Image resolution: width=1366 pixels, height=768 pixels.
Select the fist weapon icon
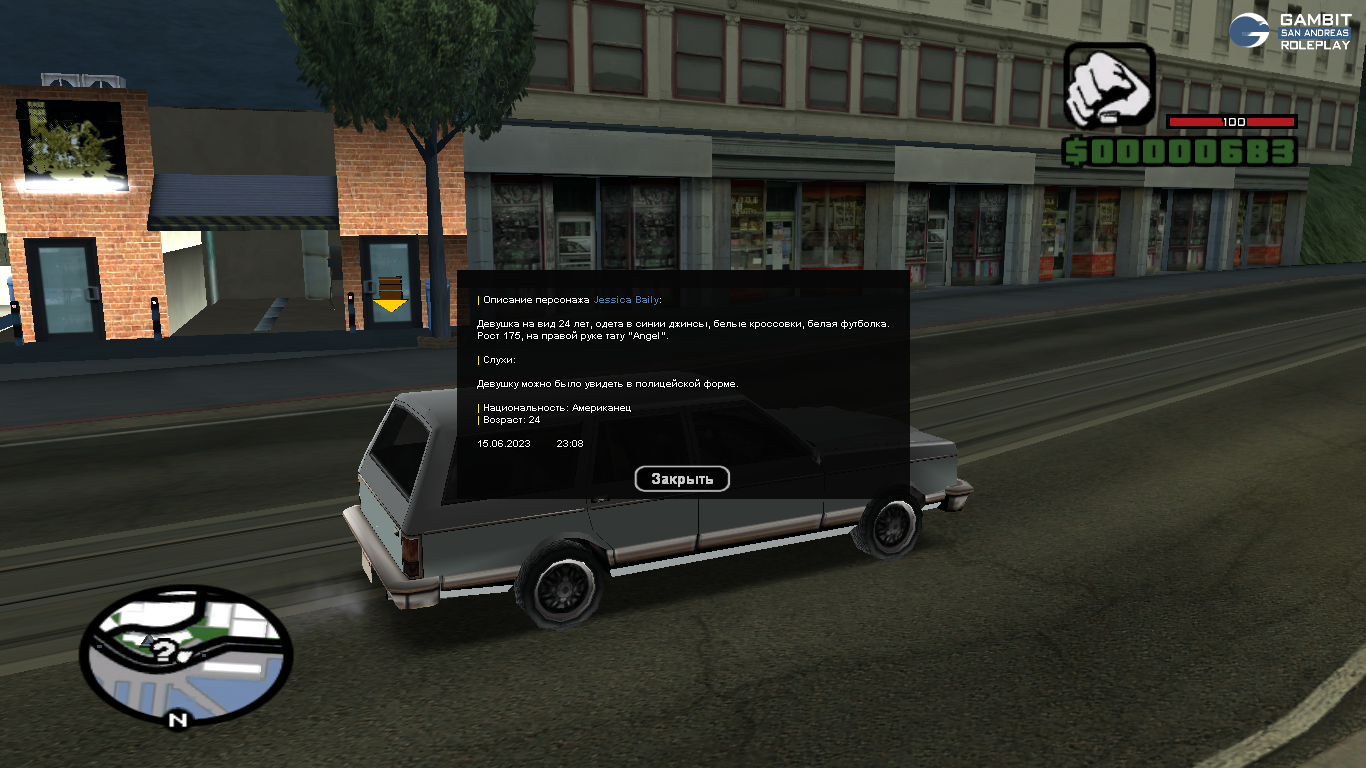click(1108, 87)
